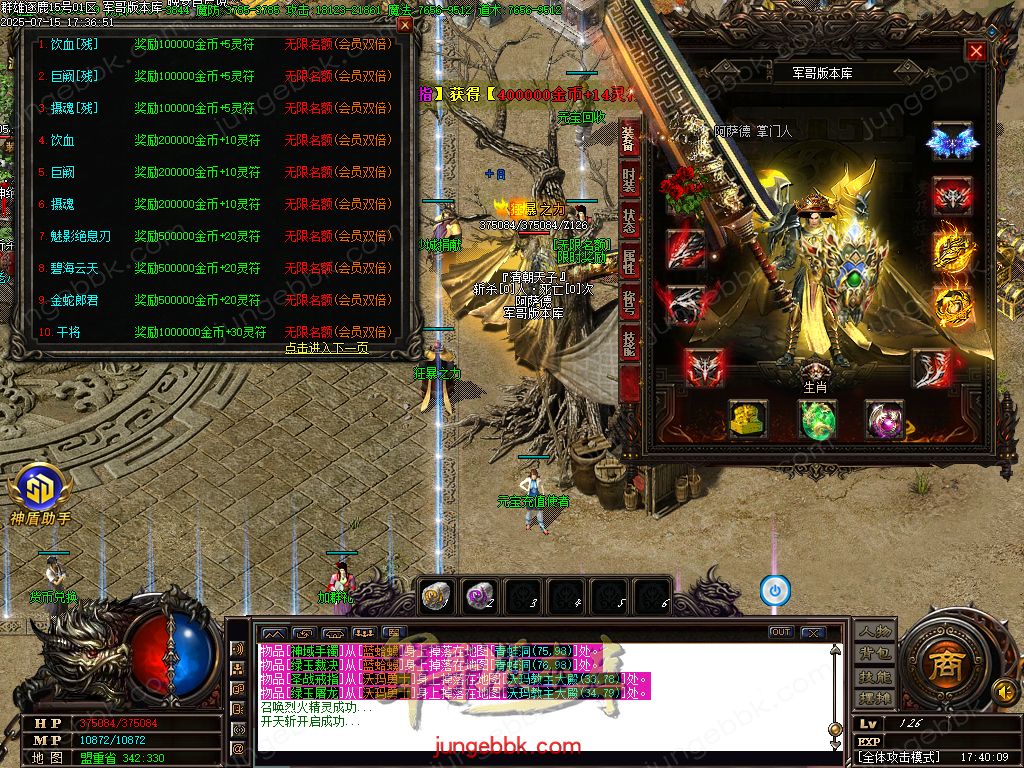Open the 背包 bag inventory
1024x768 pixels.
click(x=875, y=654)
